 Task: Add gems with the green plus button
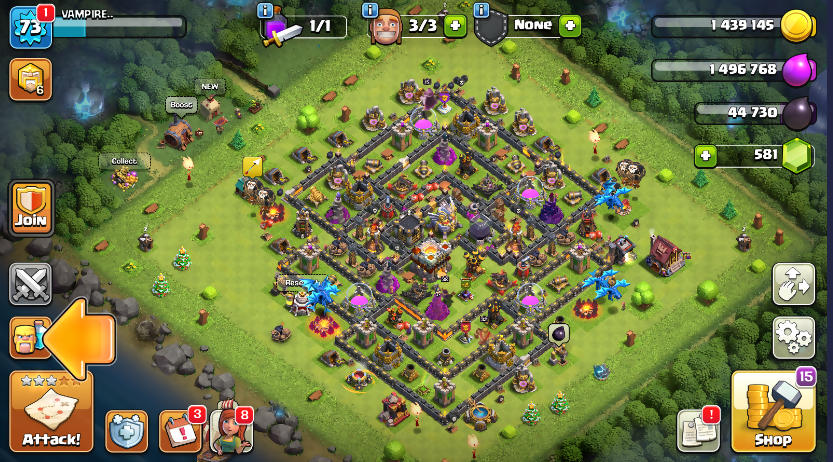pyautogui.click(x=707, y=155)
